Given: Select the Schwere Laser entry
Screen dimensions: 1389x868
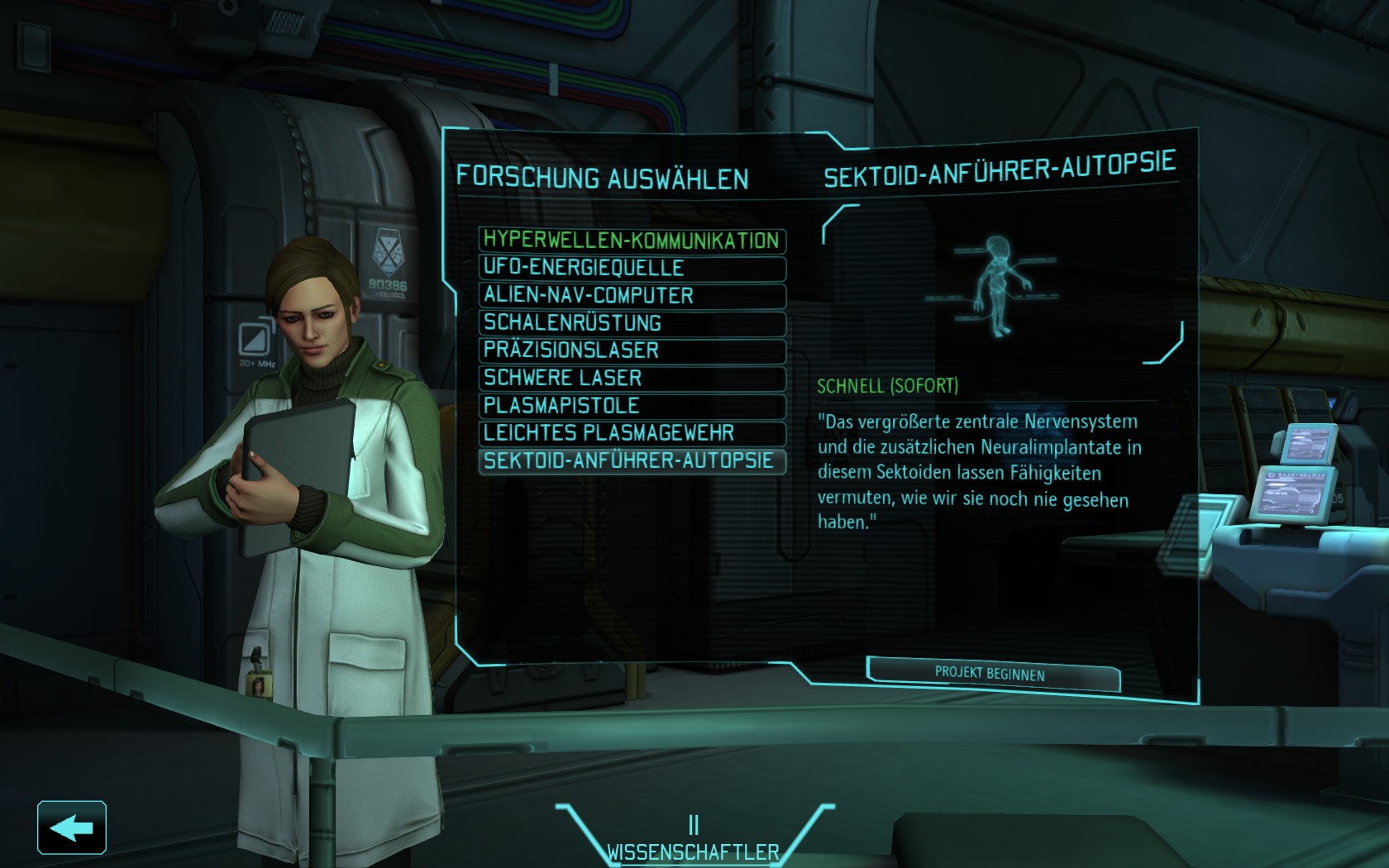Looking at the screenshot, I should (632, 378).
